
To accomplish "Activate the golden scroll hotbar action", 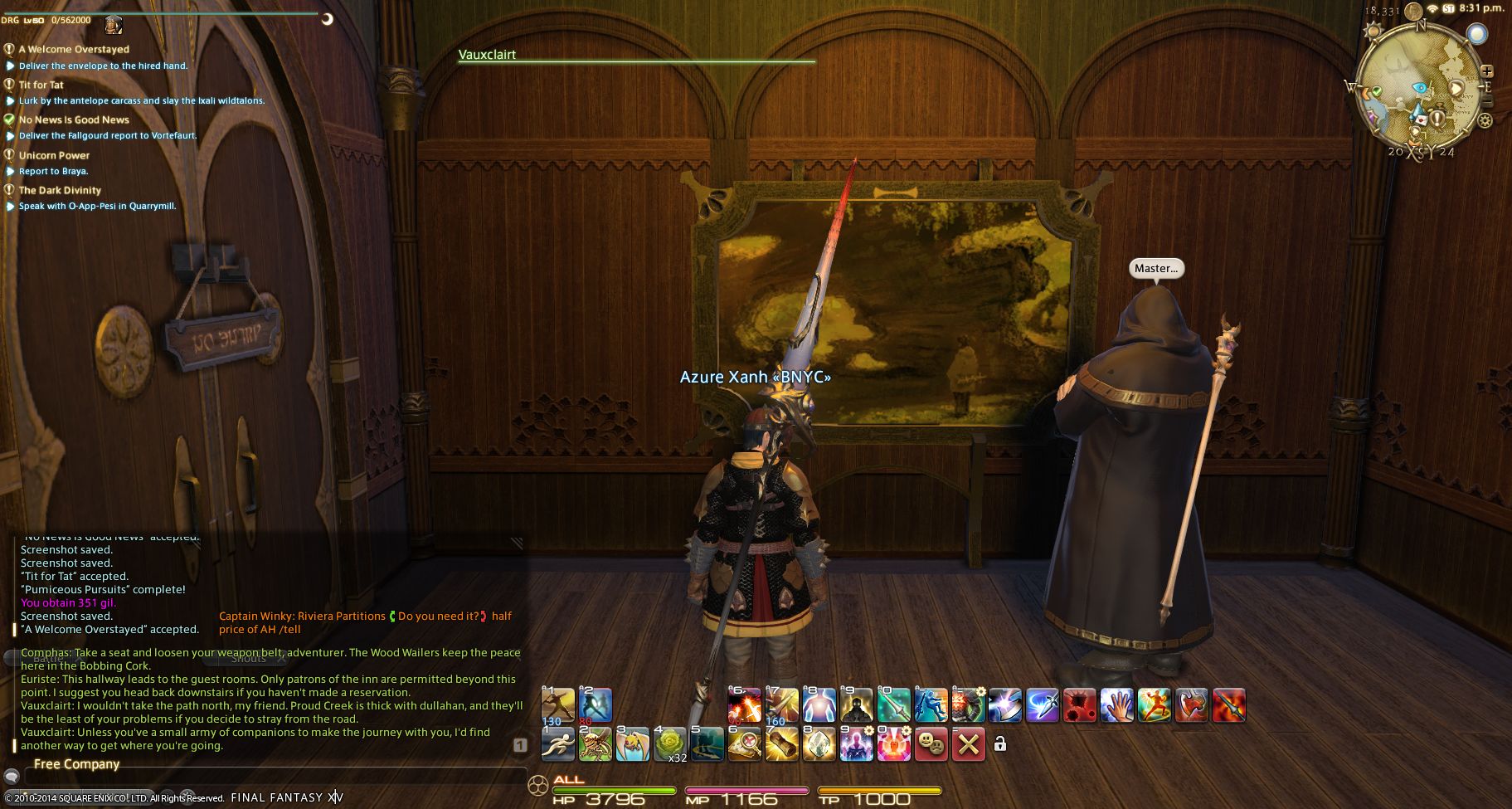I will (781, 744).
